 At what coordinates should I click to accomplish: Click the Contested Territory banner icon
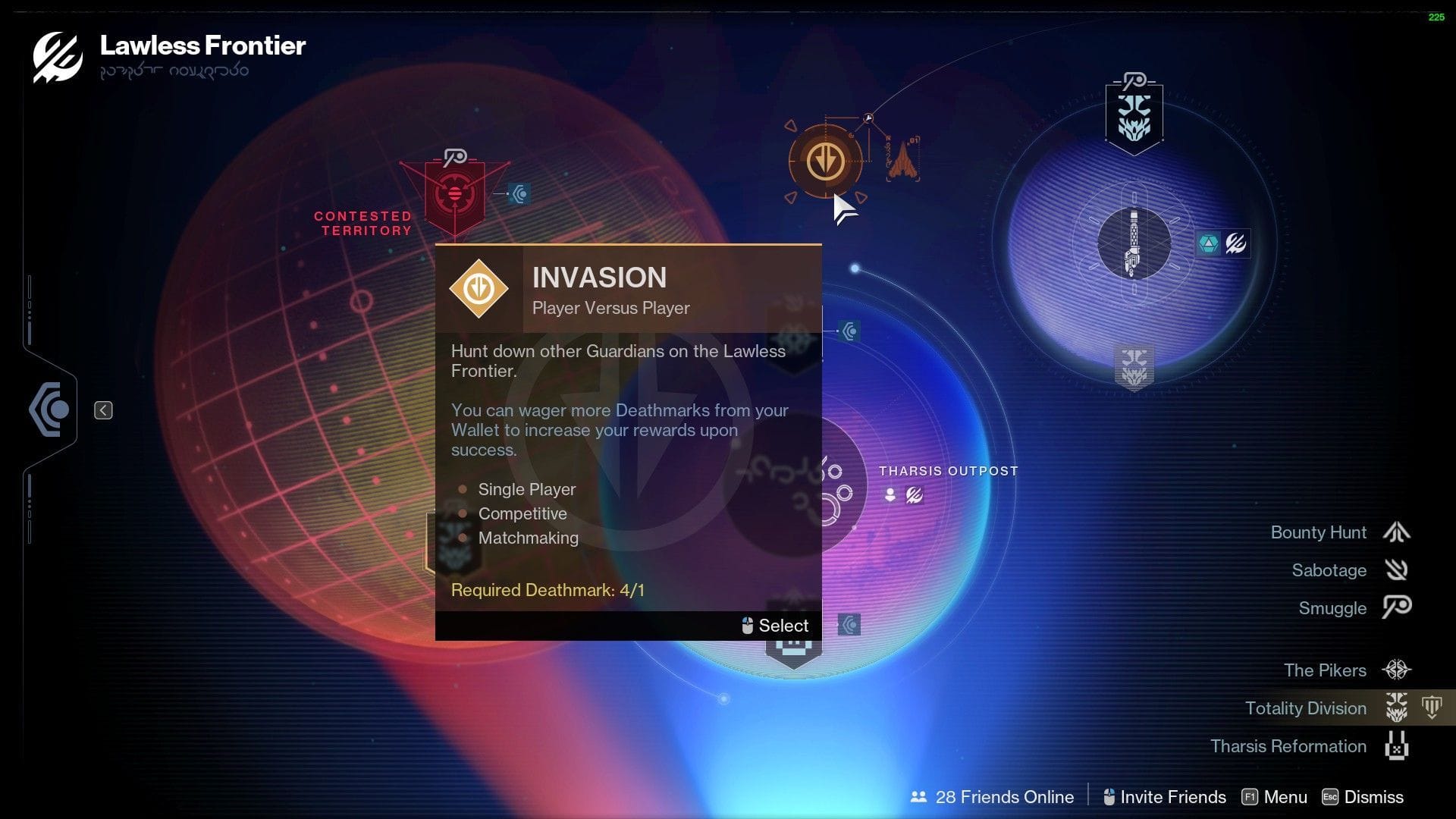pyautogui.click(x=453, y=193)
